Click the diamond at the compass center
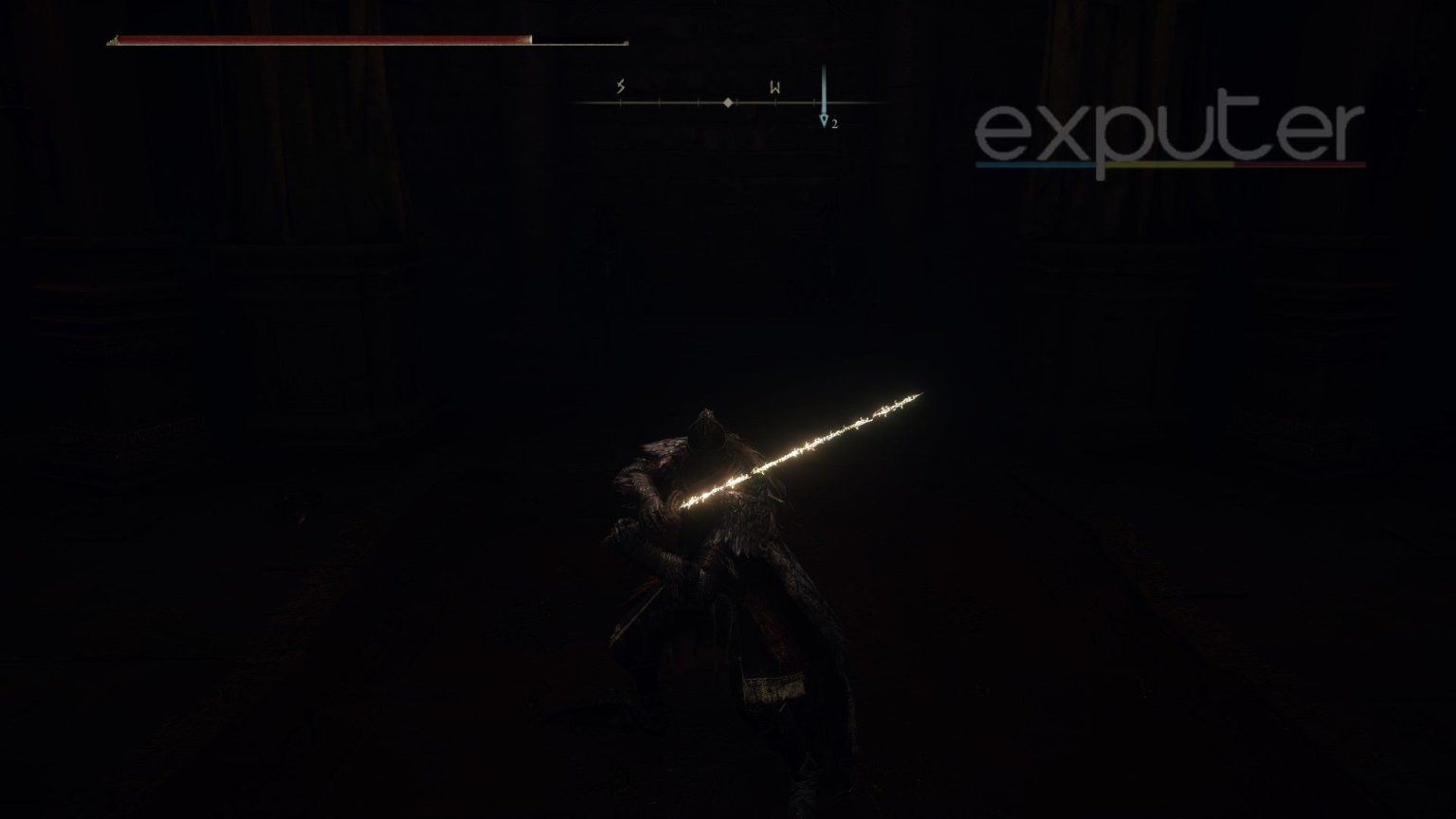1456x819 pixels. [x=727, y=102]
